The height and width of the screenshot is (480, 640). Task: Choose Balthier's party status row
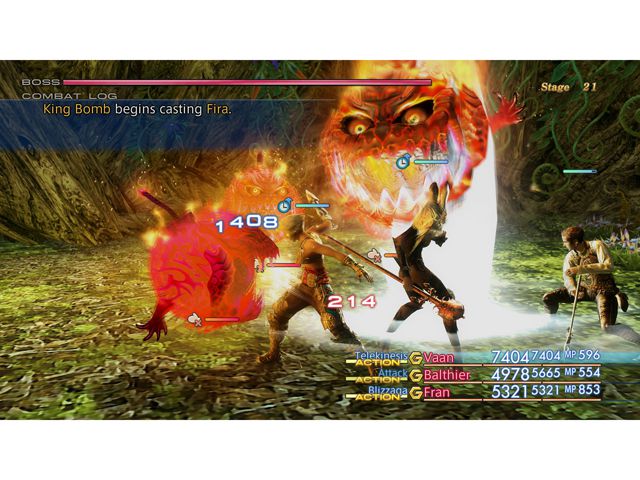tap(447, 375)
